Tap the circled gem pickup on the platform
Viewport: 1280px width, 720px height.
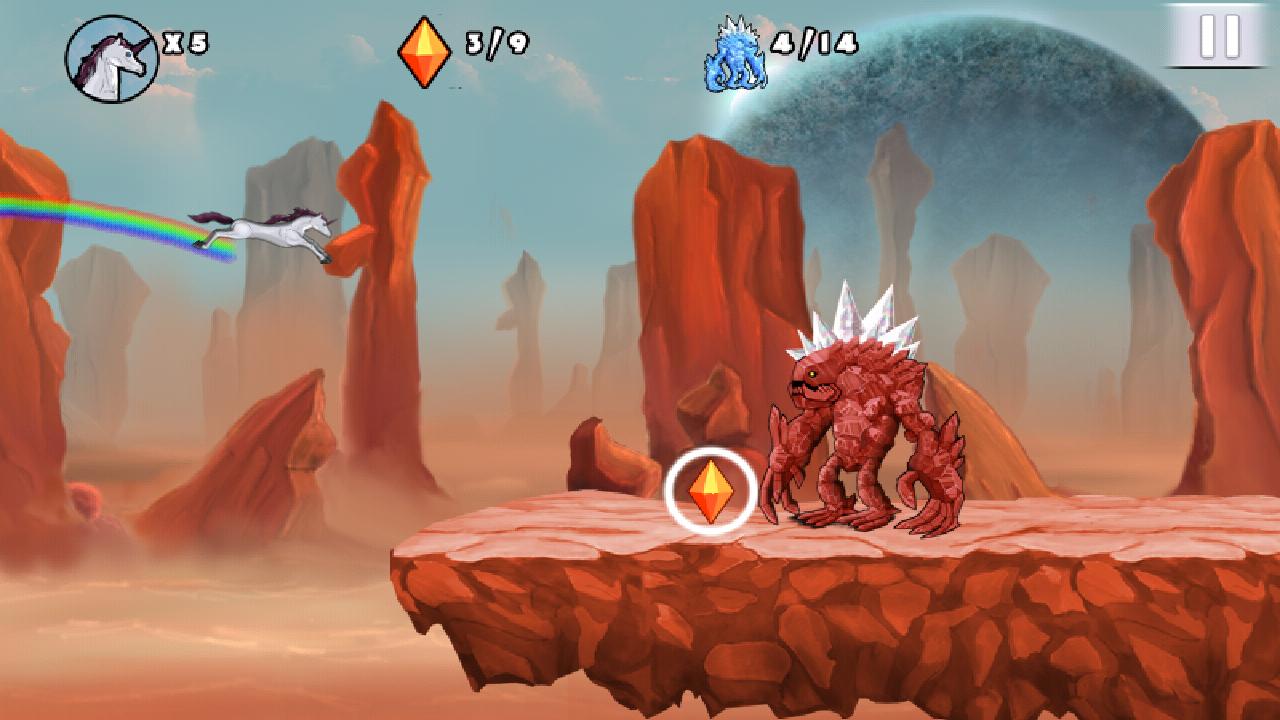coord(712,491)
